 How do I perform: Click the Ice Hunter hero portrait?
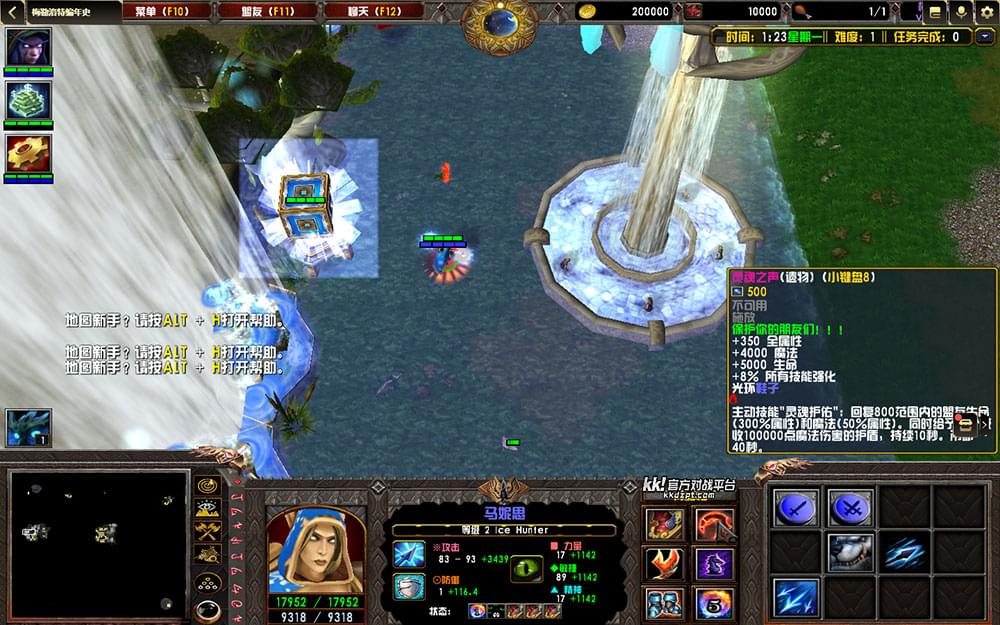[315, 548]
